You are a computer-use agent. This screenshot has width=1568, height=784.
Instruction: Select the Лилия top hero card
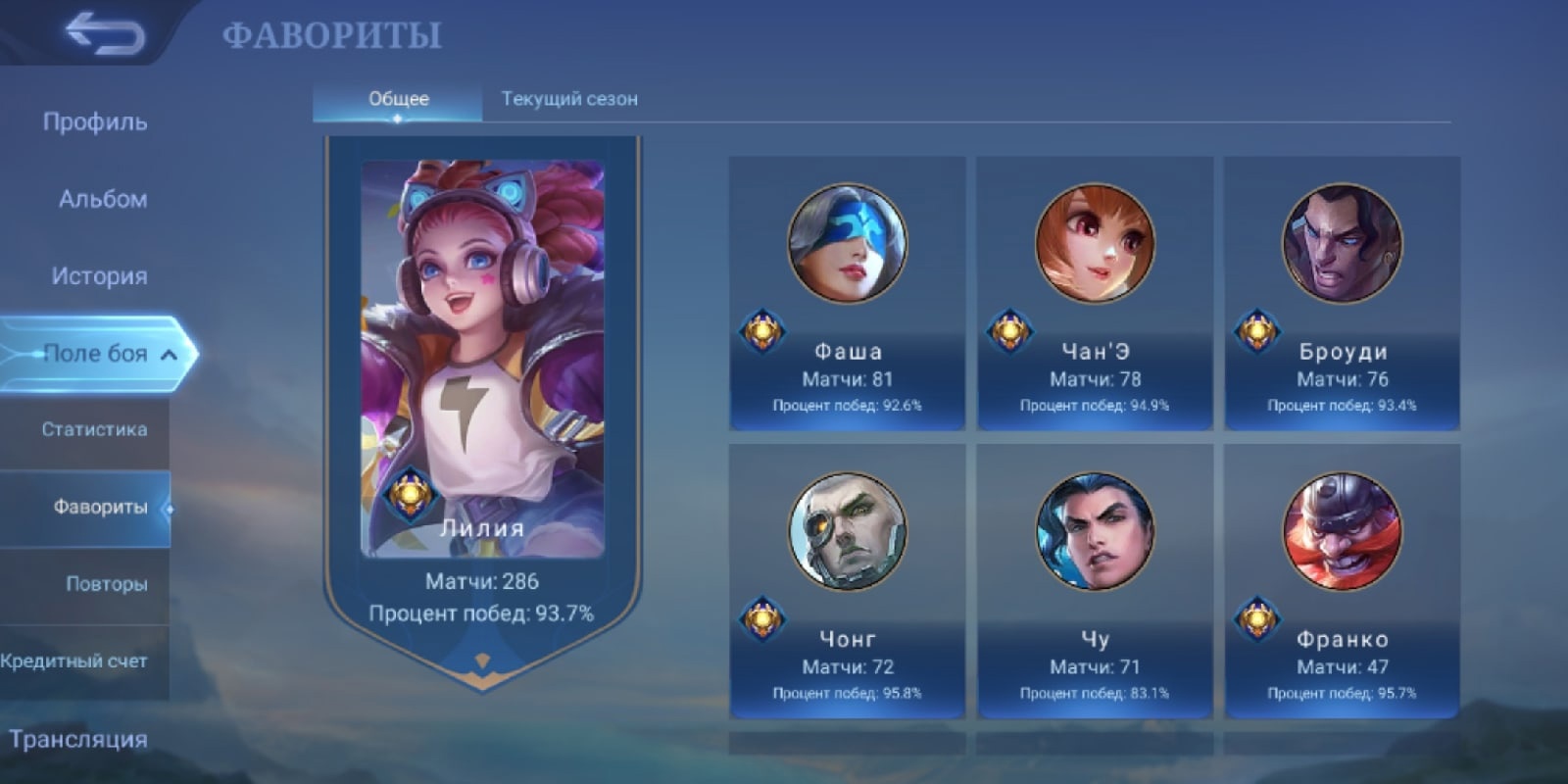(x=482, y=392)
